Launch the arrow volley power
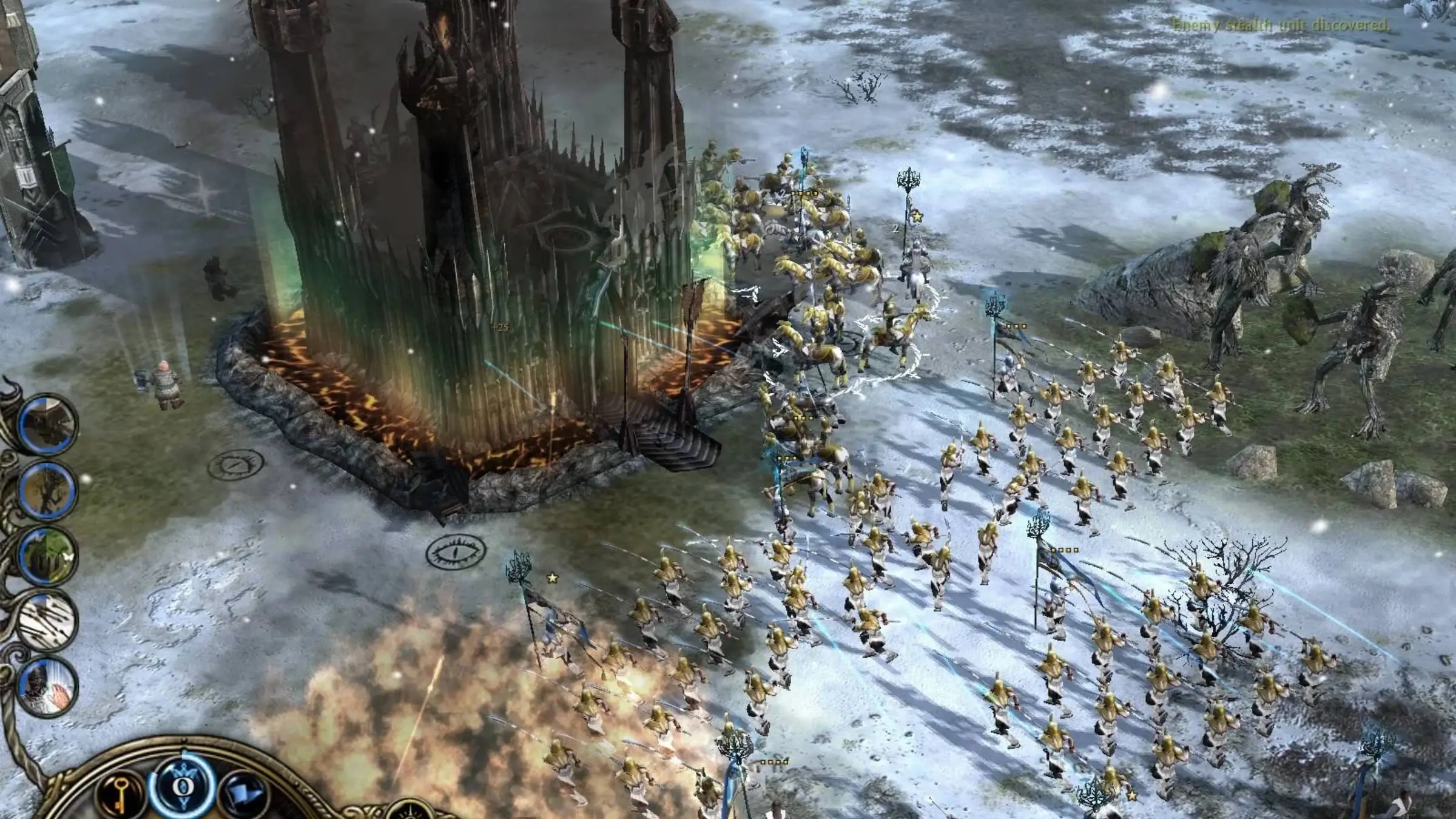This screenshot has width=1456, height=819. pyautogui.click(x=47, y=621)
